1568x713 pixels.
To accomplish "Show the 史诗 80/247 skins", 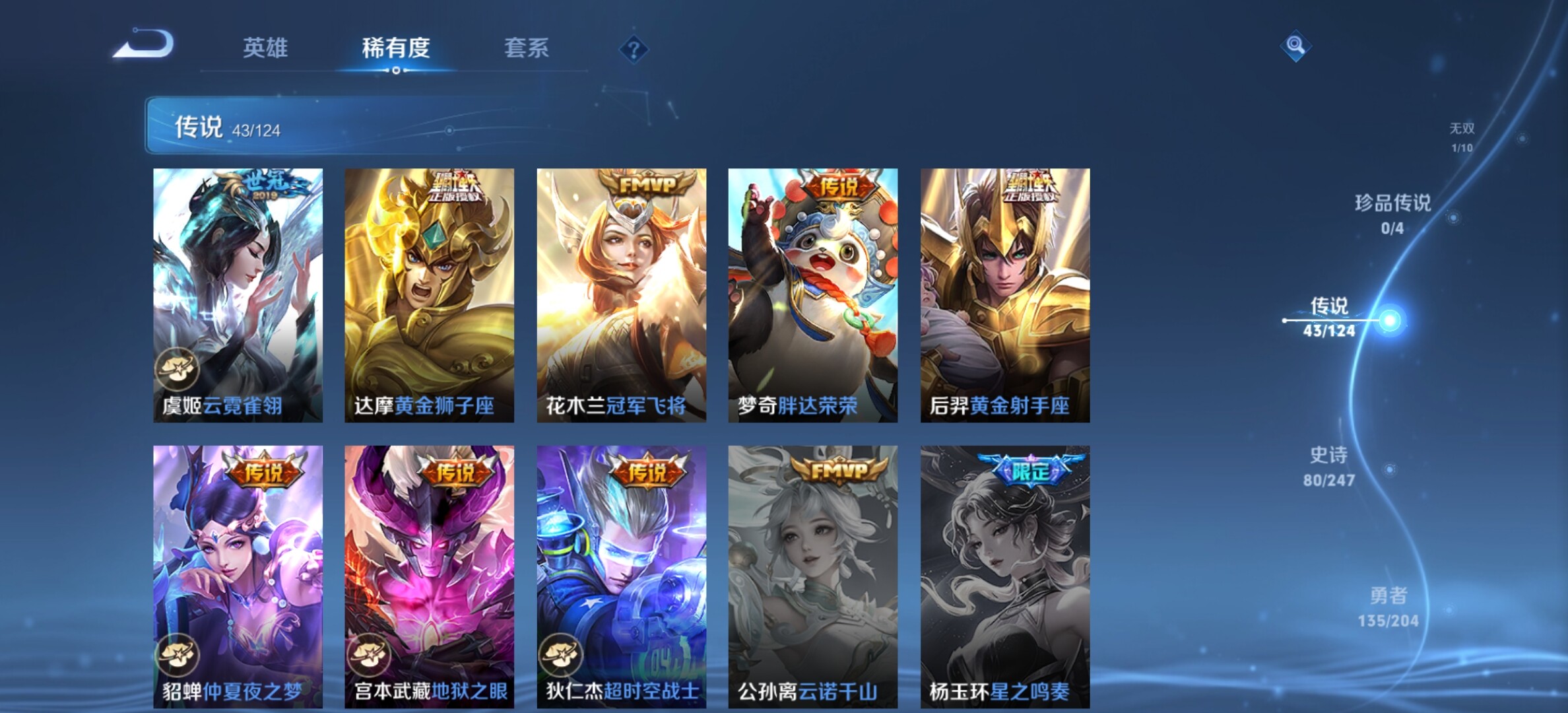I will [1328, 466].
